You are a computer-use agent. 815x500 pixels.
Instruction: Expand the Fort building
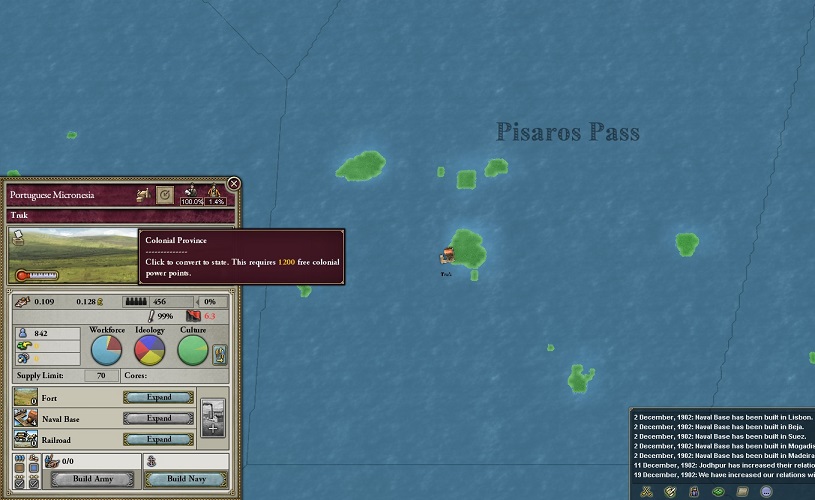[x=158, y=397]
